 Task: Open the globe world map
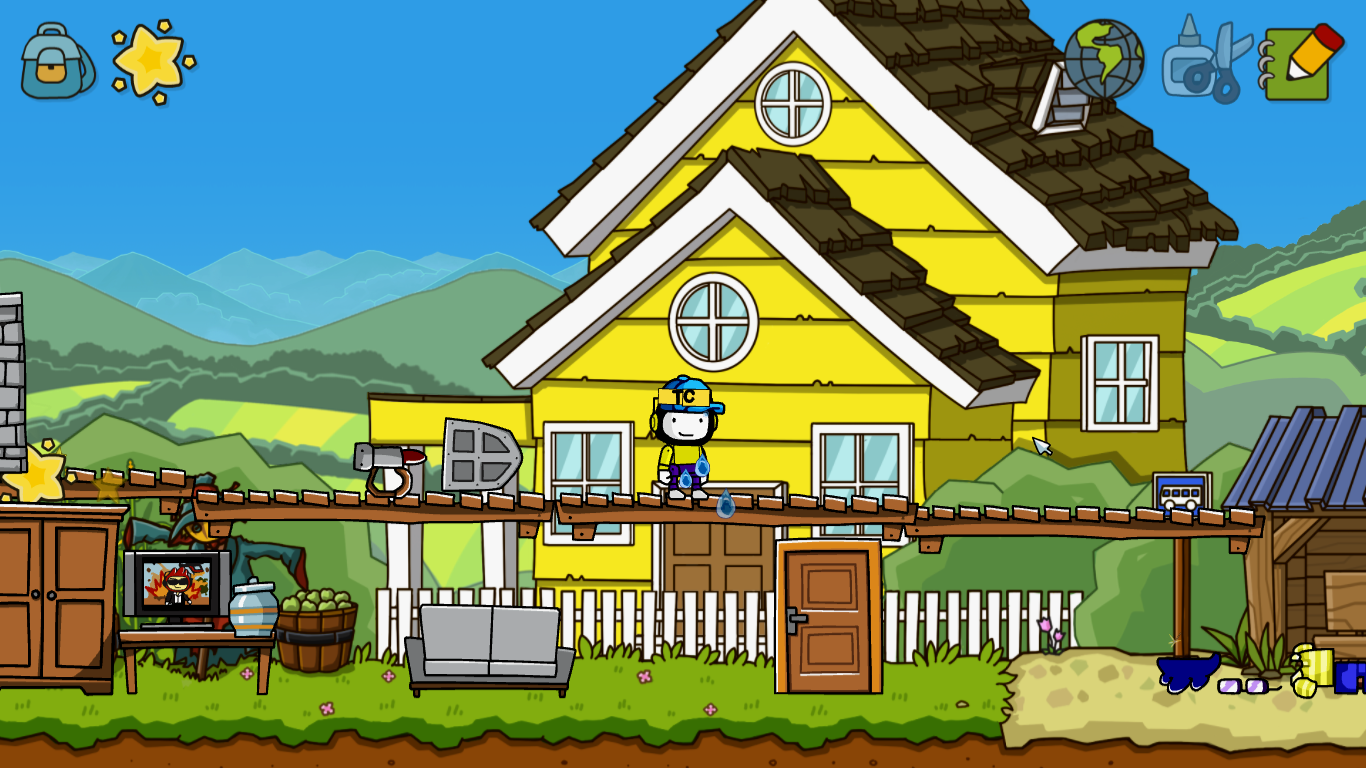(x=1105, y=62)
